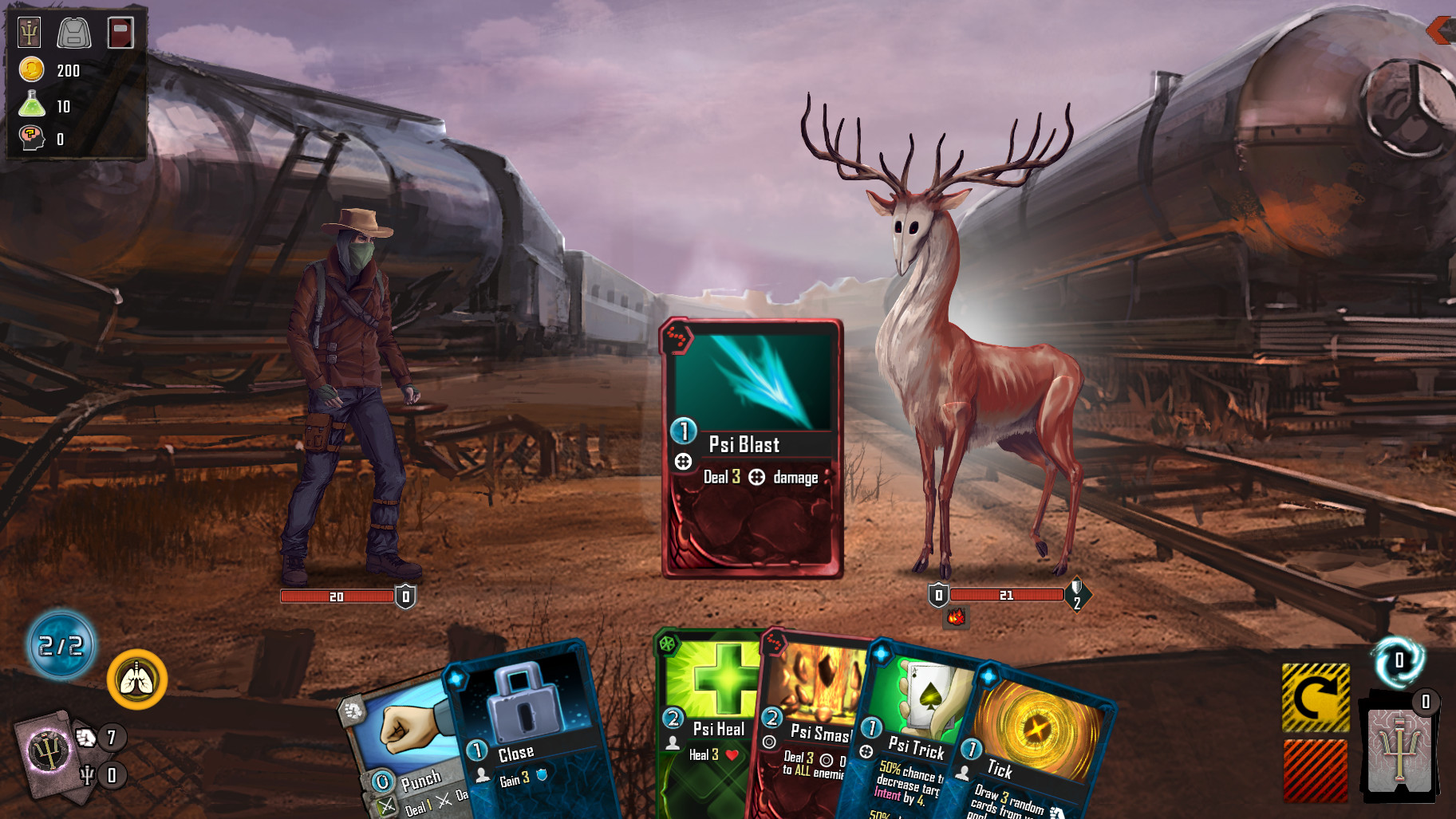The width and height of the screenshot is (1456, 819).
Task: Activate the yellow lungs ability
Action: click(x=137, y=679)
